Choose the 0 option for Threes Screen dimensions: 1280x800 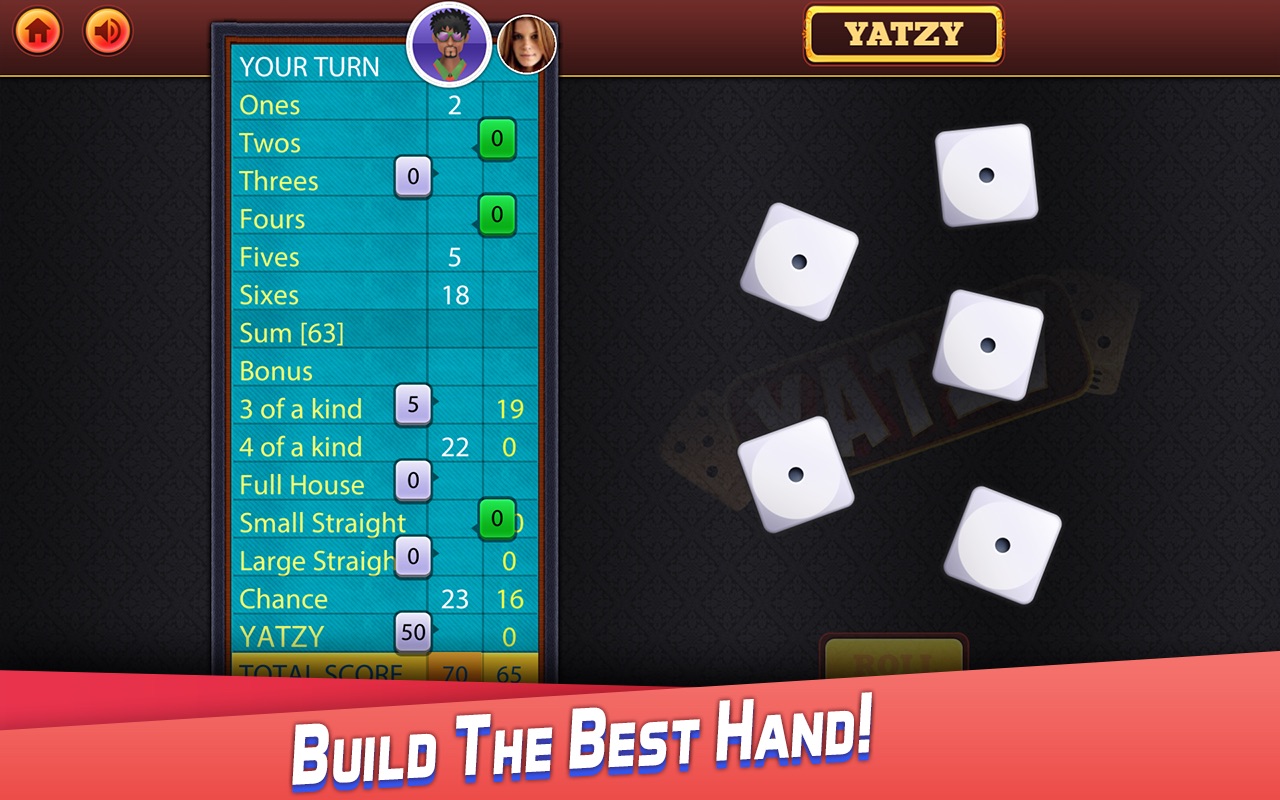(414, 178)
